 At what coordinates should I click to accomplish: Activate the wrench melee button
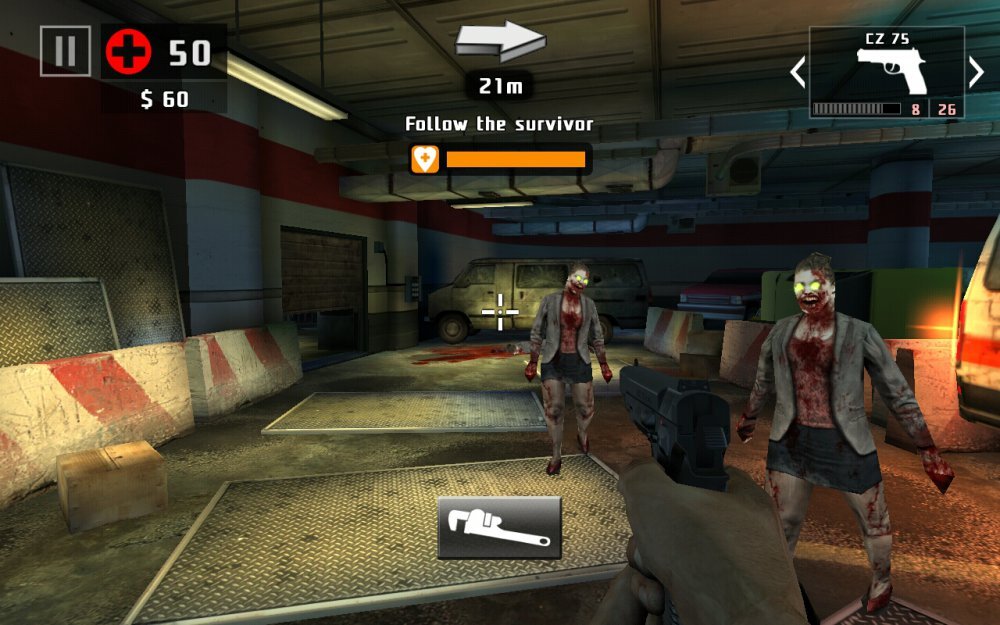[x=499, y=527]
